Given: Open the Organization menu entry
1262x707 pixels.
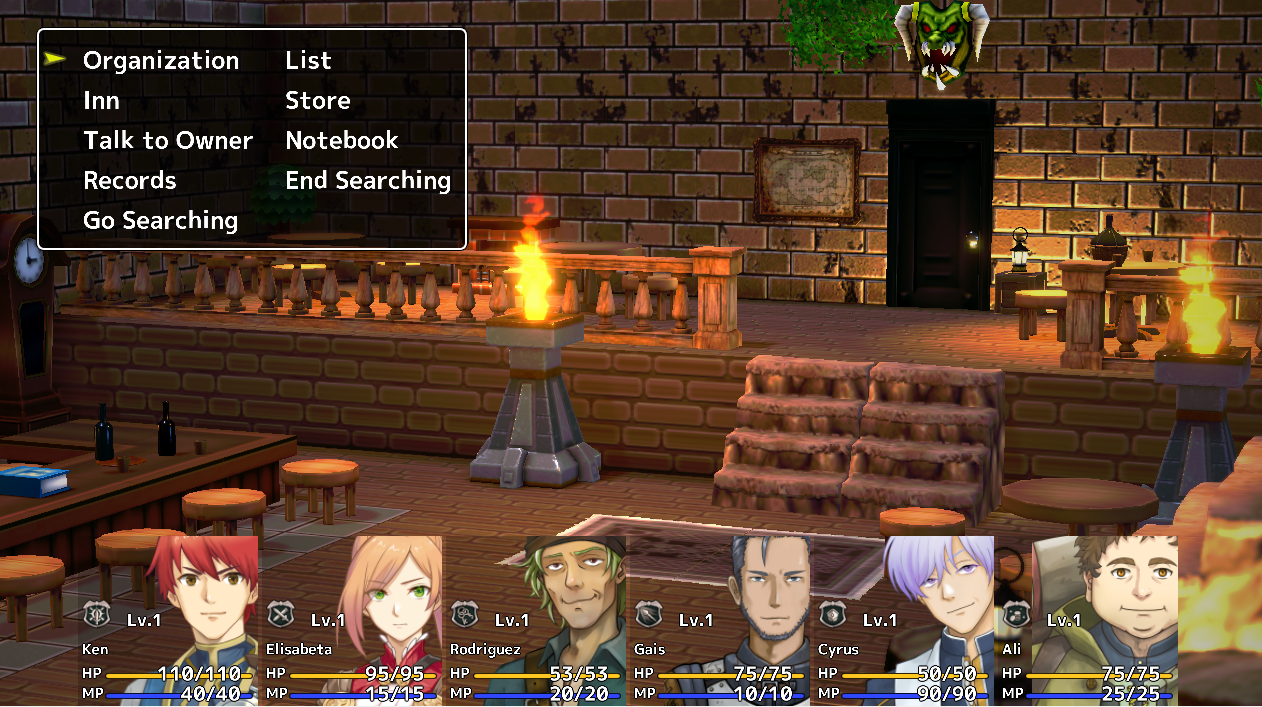Looking at the screenshot, I should coord(161,61).
